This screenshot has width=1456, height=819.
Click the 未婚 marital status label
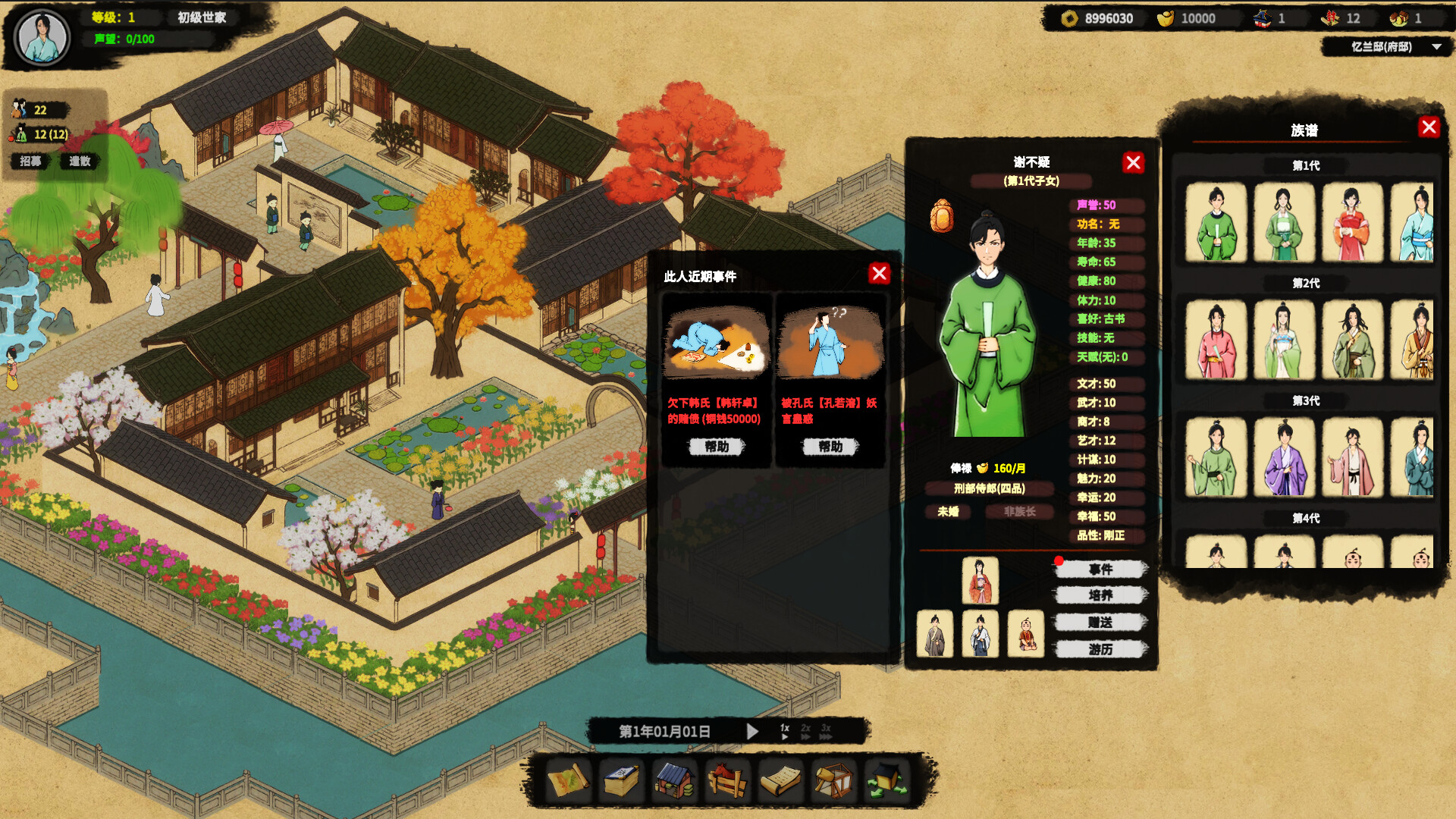pos(947,512)
